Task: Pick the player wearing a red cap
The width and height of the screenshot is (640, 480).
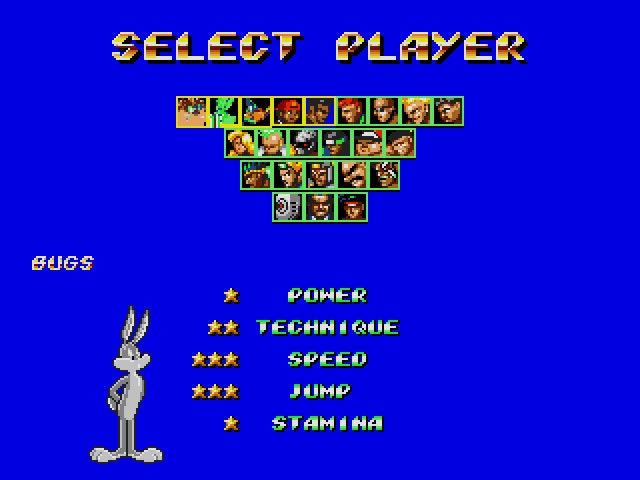Action: [288, 111]
